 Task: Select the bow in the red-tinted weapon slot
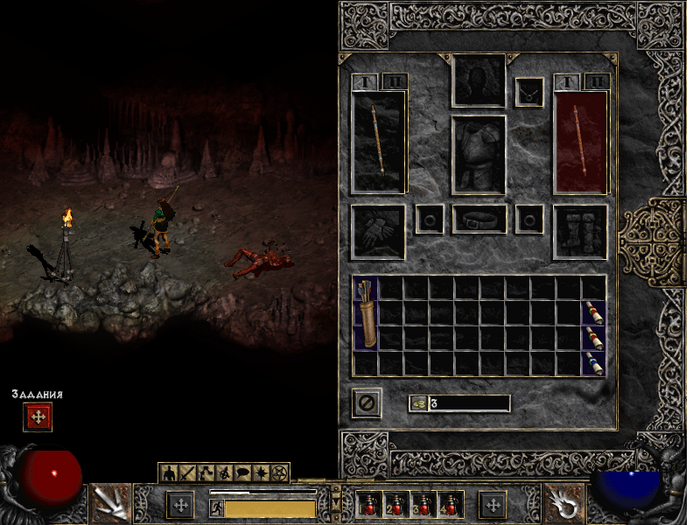click(x=581, y=141)
